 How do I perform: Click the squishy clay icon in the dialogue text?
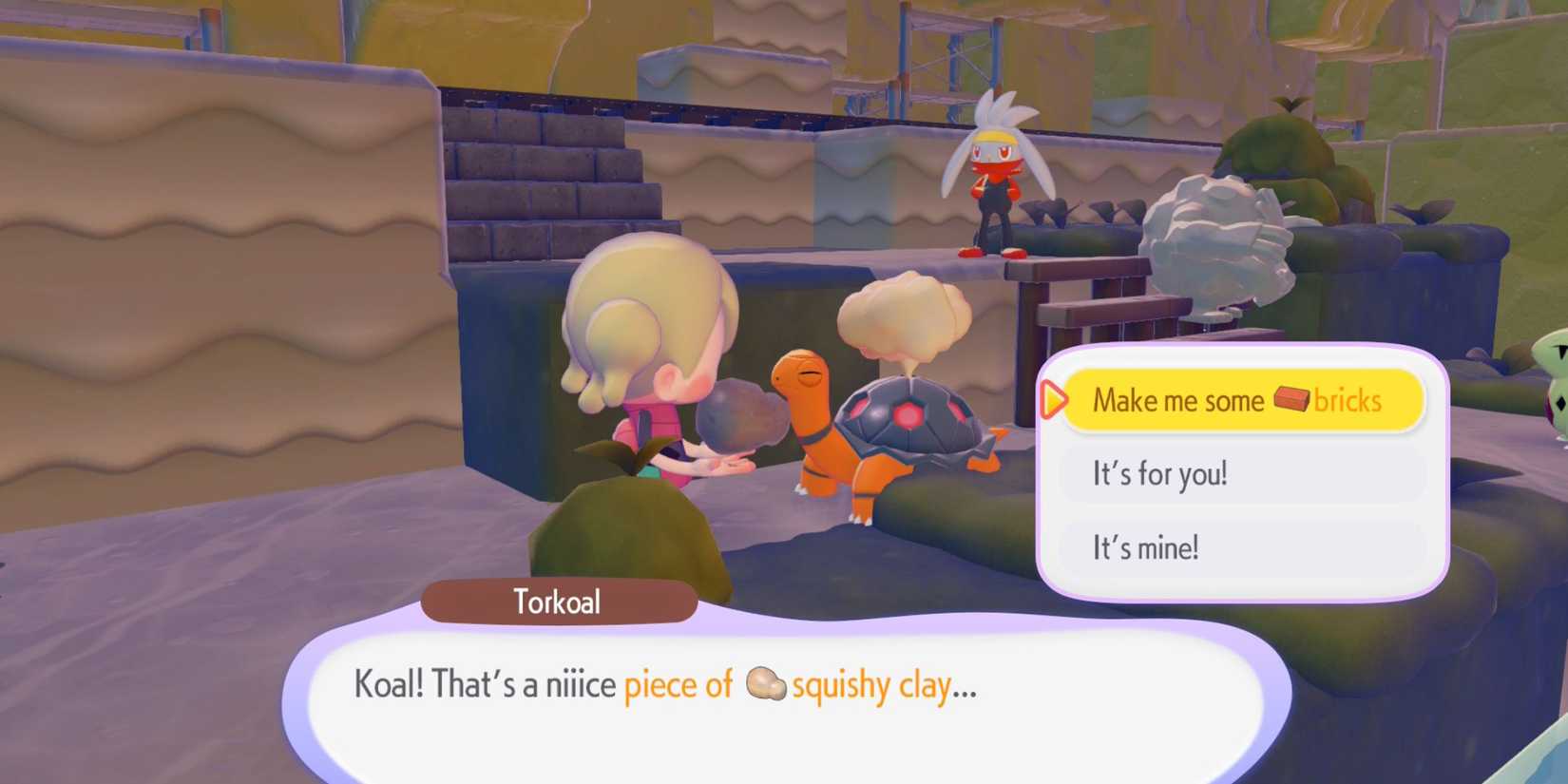764,684
